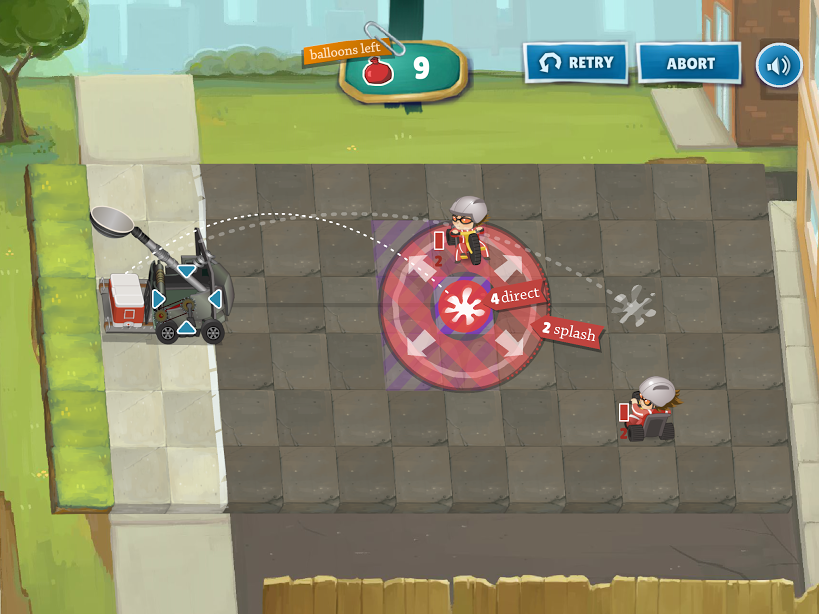Toggle the sound speaker button
This screenshot has height=614, width=819.
point(778,64)
